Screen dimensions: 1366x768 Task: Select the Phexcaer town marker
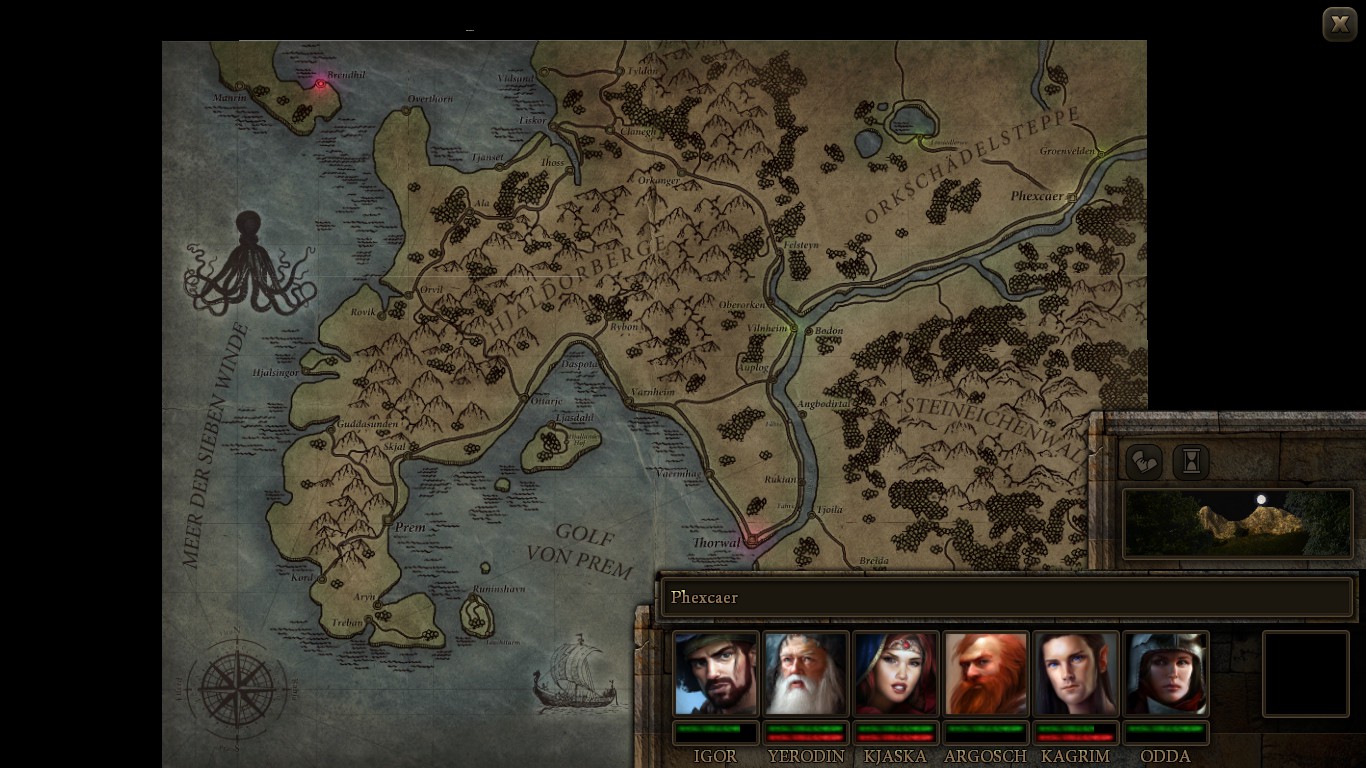coord(1072,198)
